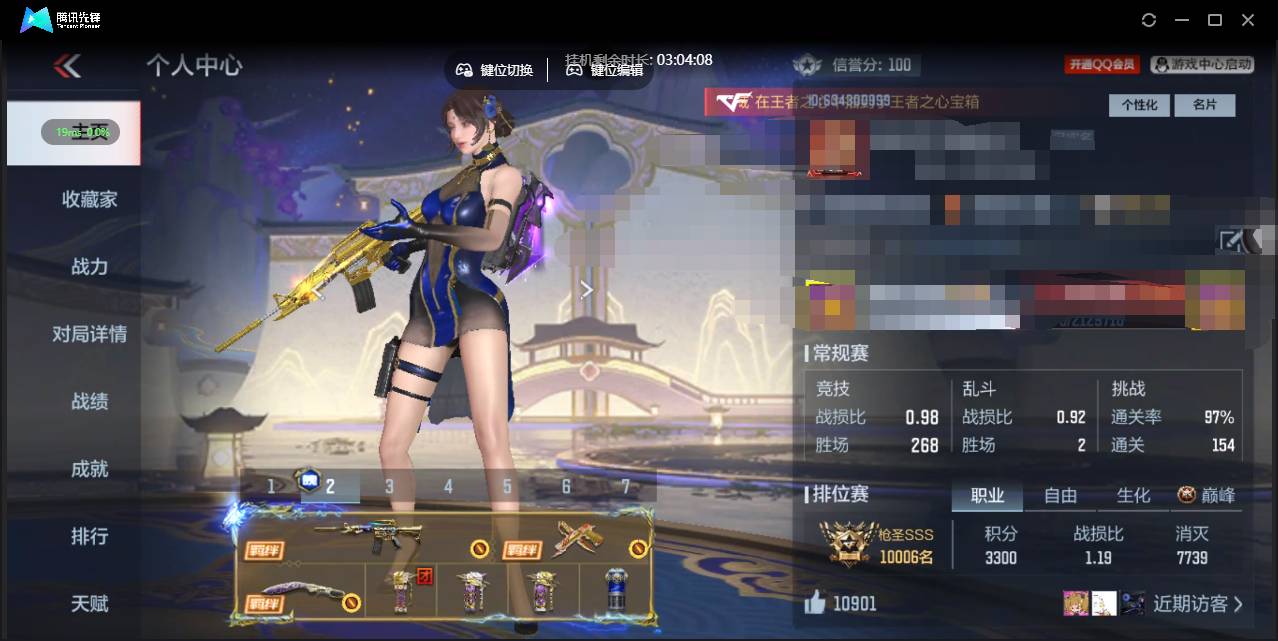Select the 巅峰 peak tab
Viewport: 1278px width, 641px height.
(1207, 495)
